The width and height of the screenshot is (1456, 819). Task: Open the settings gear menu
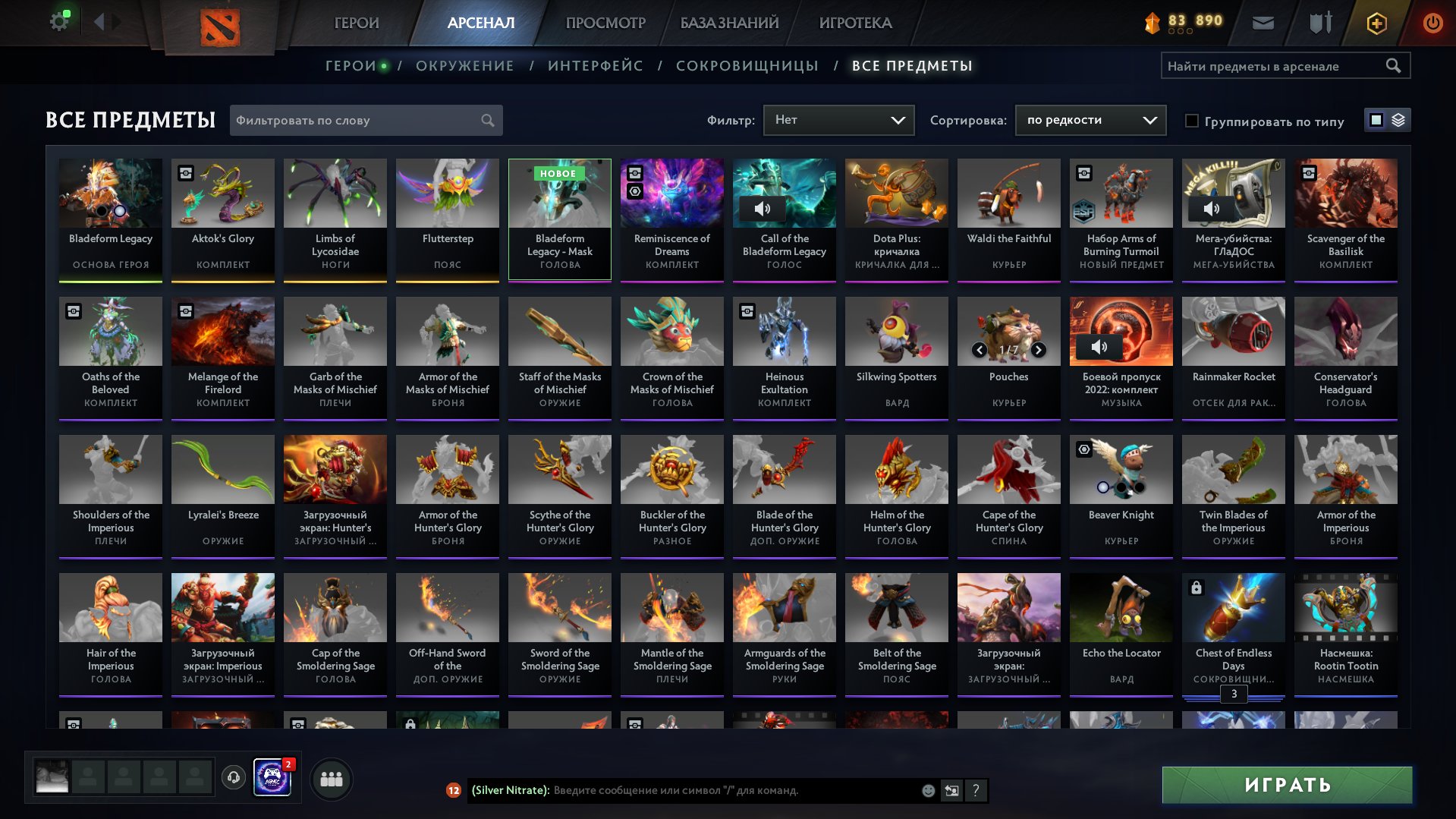point(59,20)
